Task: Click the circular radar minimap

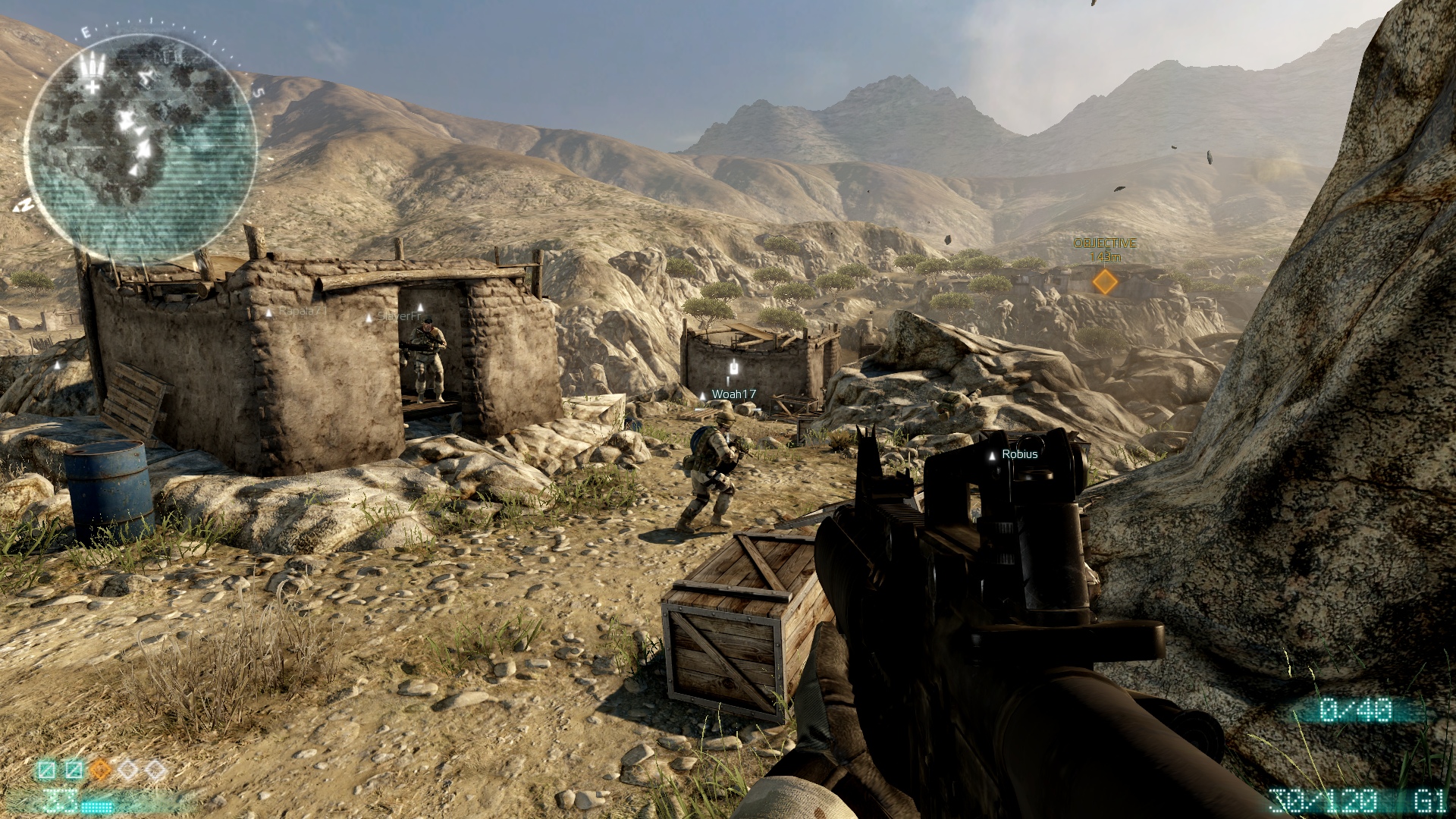Action: (x=141, y=144)
